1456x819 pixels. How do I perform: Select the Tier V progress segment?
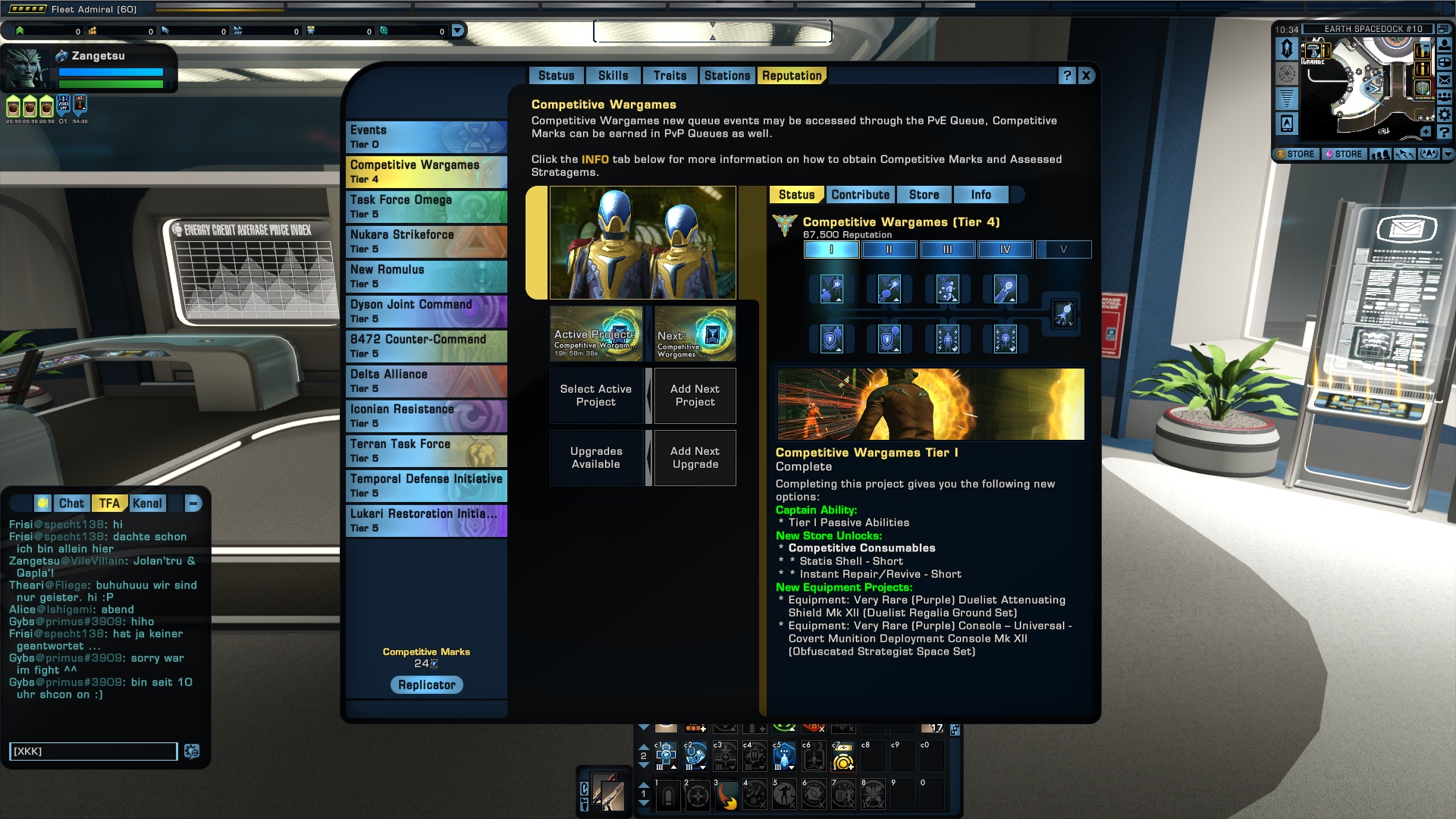point(1063,249)
